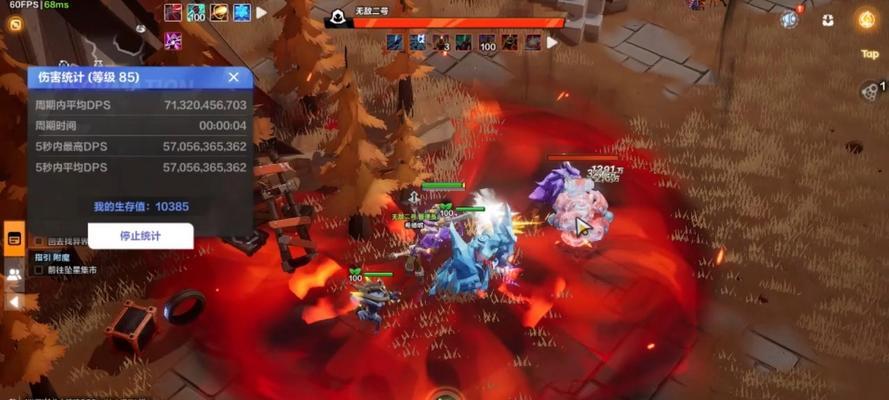
Task: Open the orange round menu icon under the FPS counter
Action: coord(16,23)
